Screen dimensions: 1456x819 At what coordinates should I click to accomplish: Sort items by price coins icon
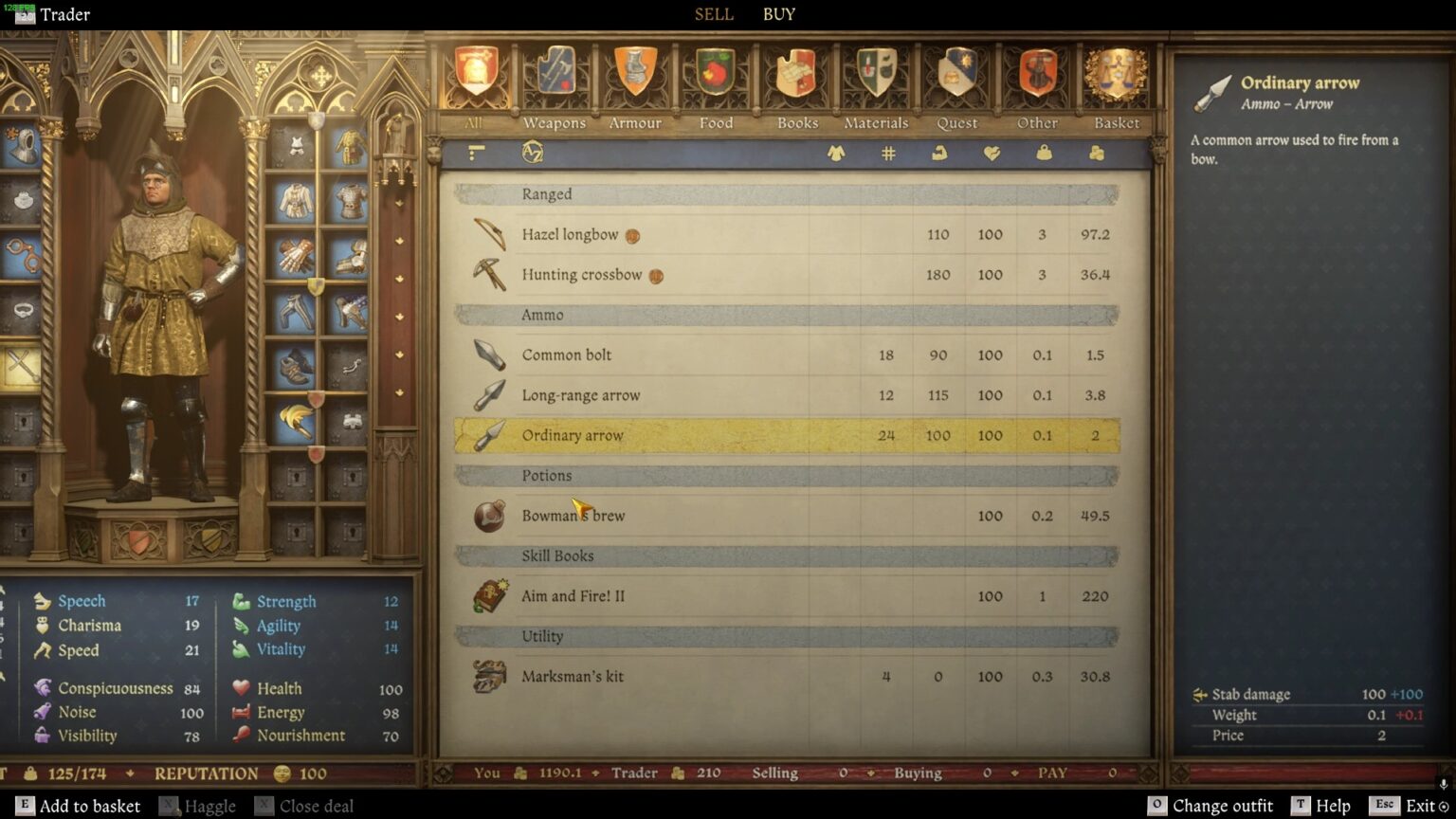1095,154
